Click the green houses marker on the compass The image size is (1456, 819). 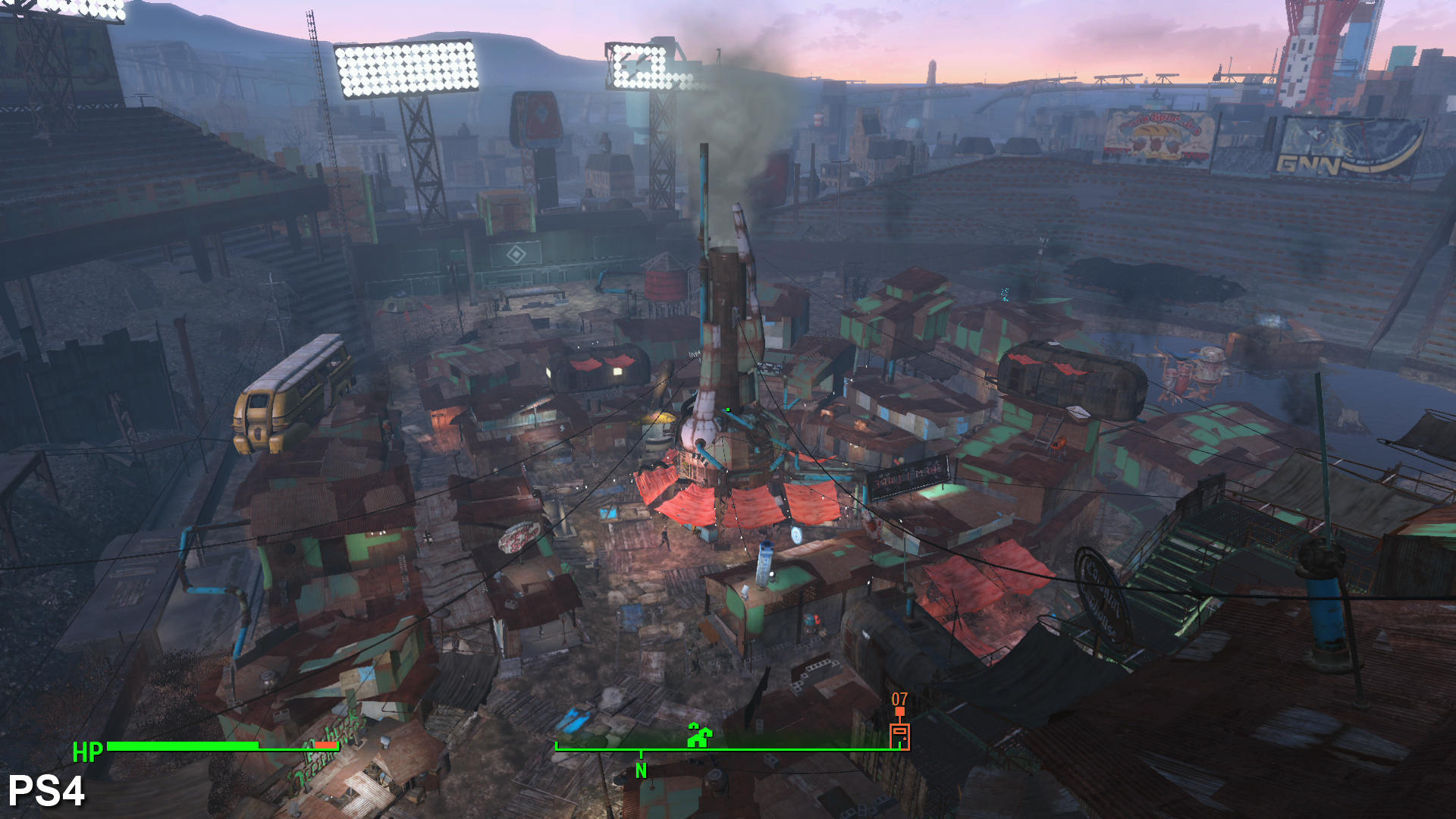pyautogui.click(x=698, y=735)
